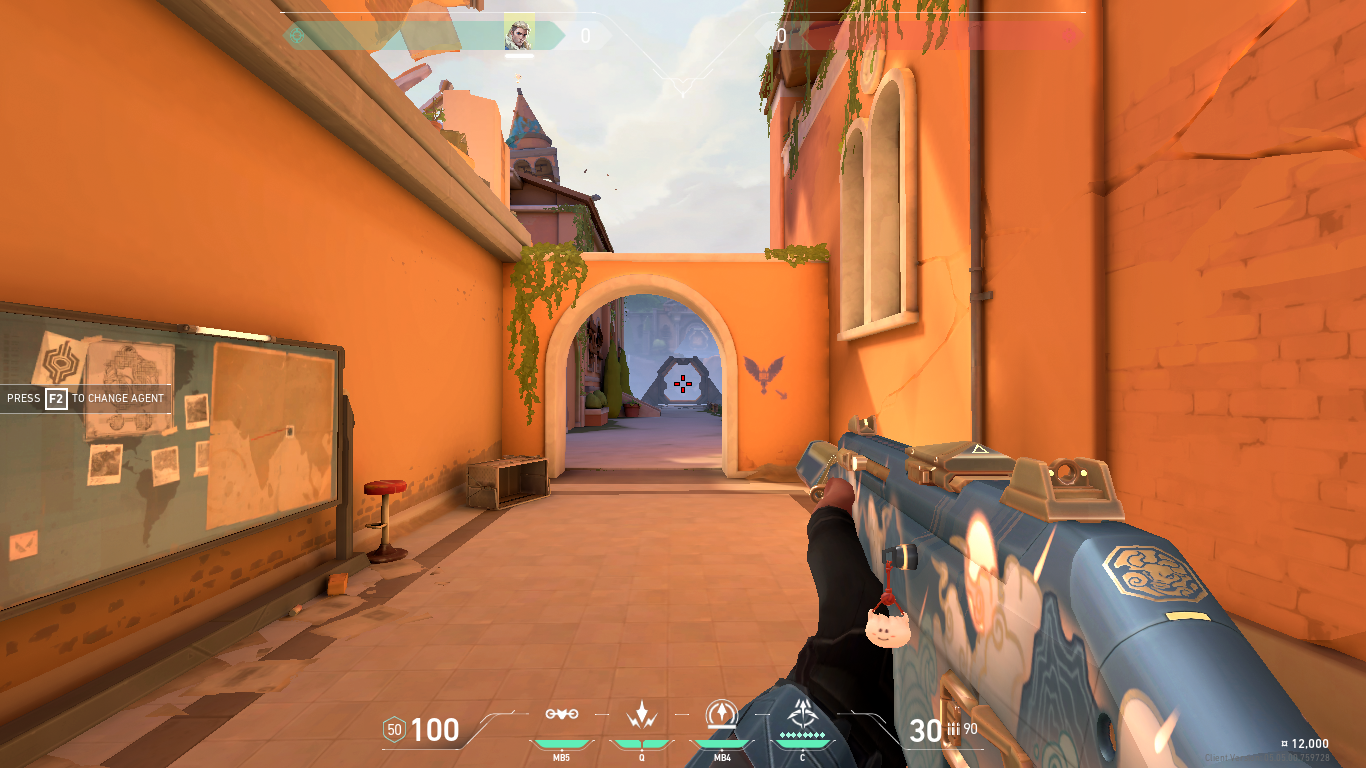Select the ally score 0 display
The width and height of the screenshot is (1366, 768).
pos(584,36)
